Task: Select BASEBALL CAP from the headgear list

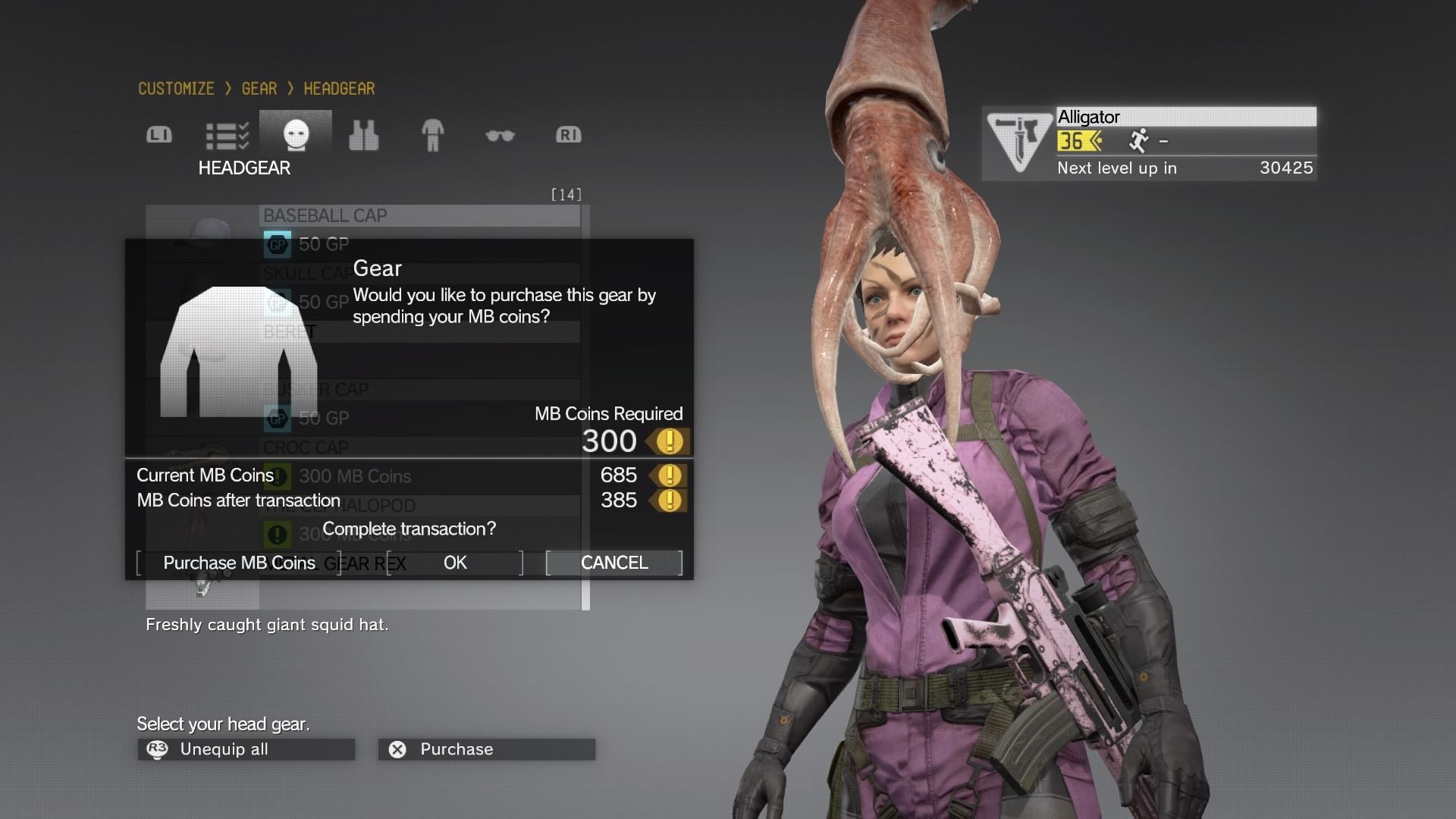Action: [325, 215]
